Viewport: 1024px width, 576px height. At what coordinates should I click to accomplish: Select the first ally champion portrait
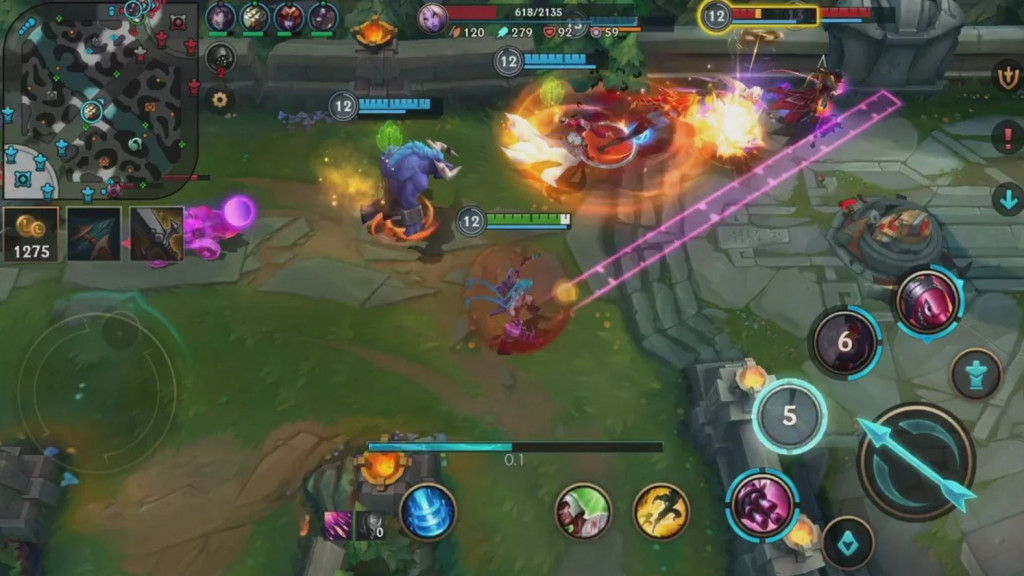[221, 17]
